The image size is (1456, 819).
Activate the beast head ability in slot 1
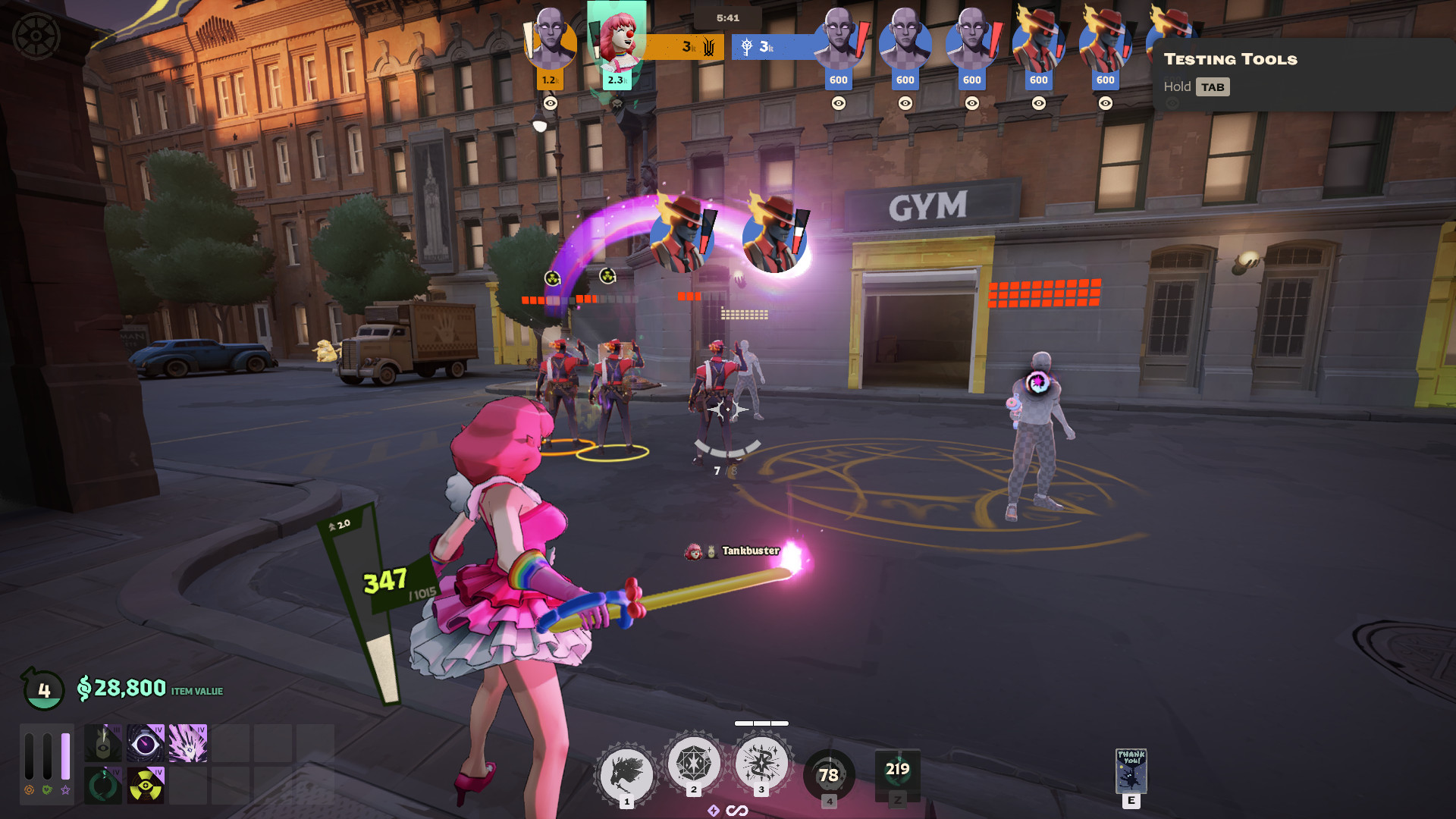(626, 775)
